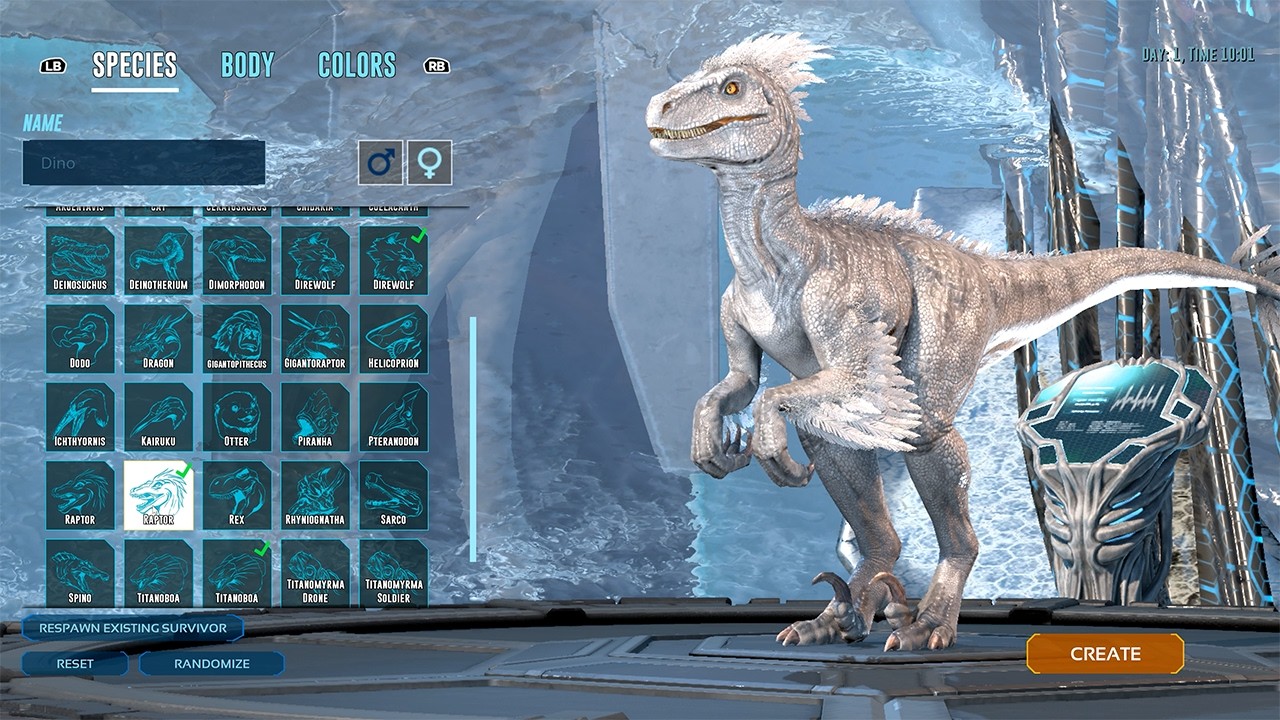
Task: Choose the female gender symbol
Action: 429,162
